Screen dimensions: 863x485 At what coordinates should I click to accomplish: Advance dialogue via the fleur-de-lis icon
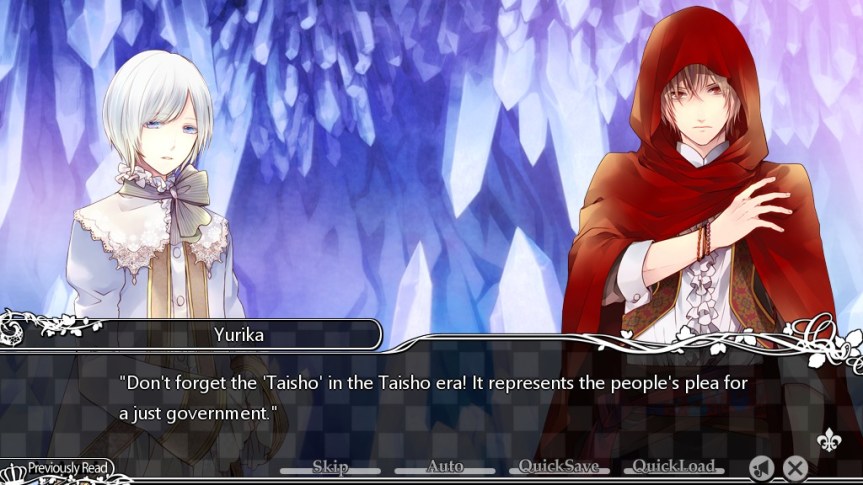tap(826, 441)
